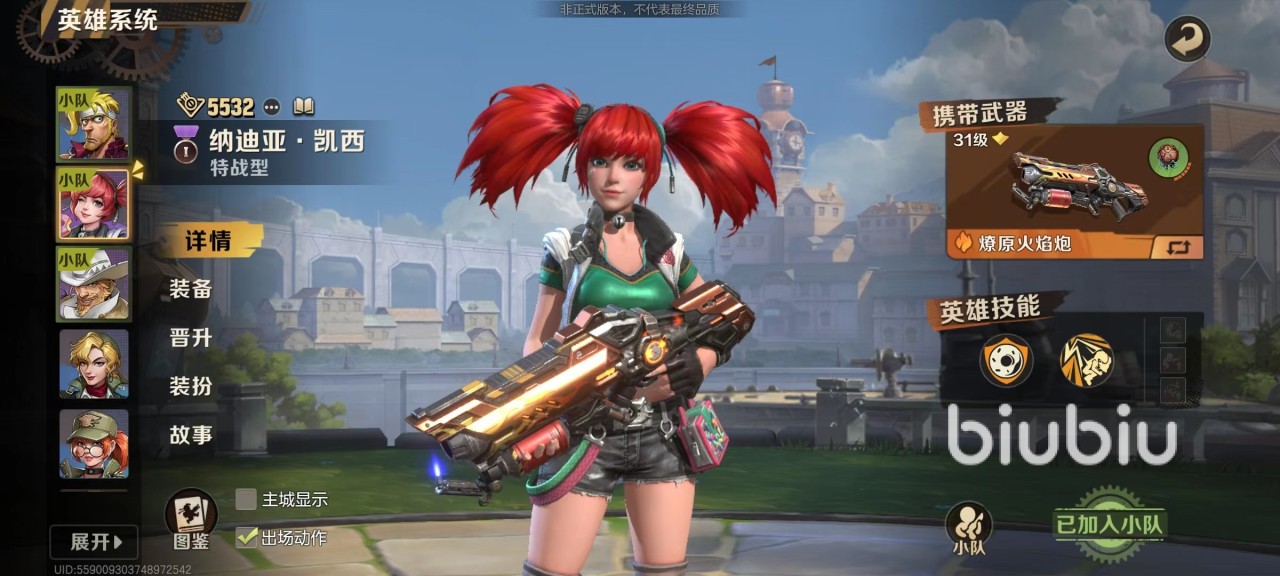View the lightning fist hero skill icon
1280x576 pixels.
[x=1086, y=360]
